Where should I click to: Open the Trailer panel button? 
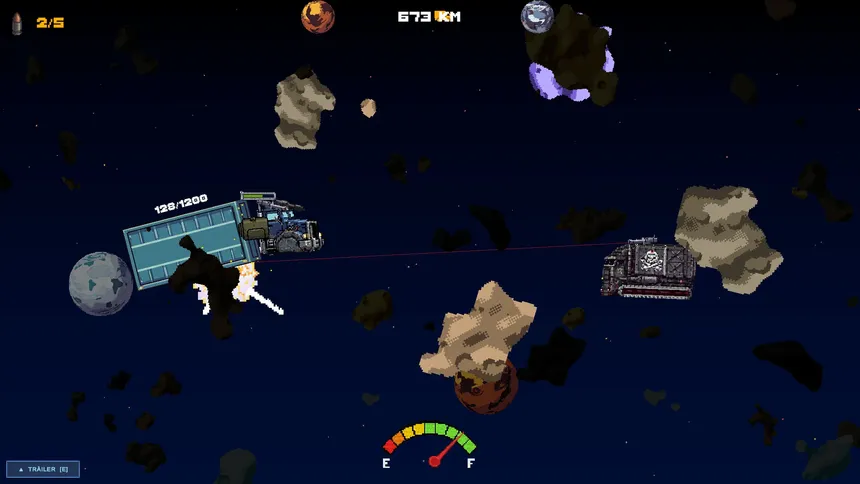pos(43,469)
